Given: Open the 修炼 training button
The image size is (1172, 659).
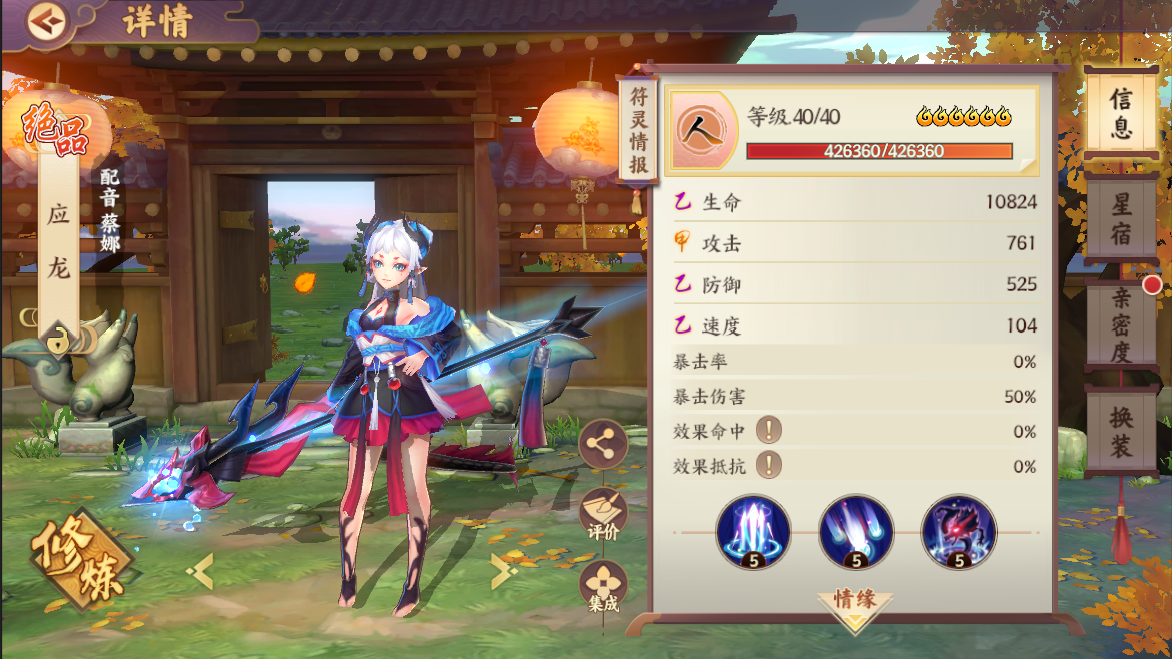Looking at the screenshot, I should click(x=83, y=560).
